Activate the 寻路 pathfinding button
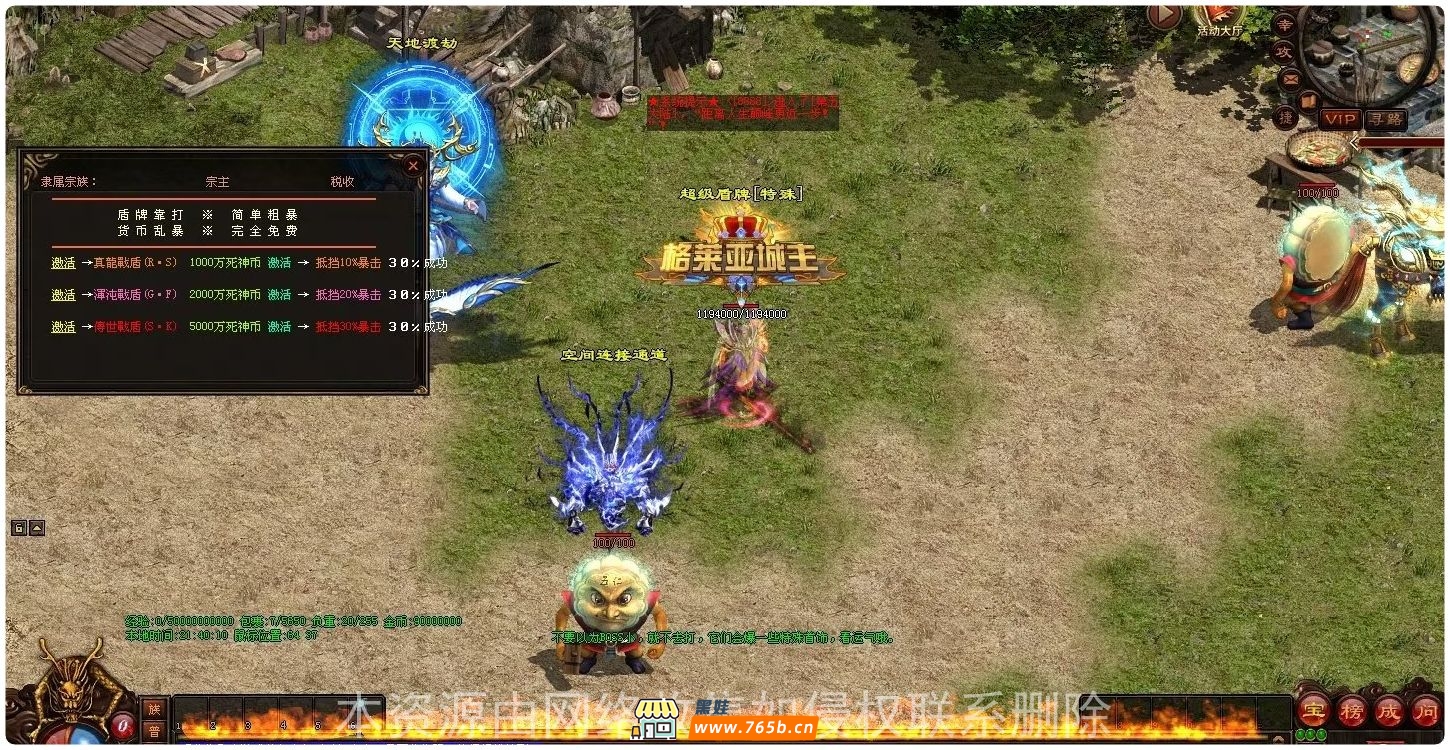The image size is (1450, 750). coord(1385,119)
